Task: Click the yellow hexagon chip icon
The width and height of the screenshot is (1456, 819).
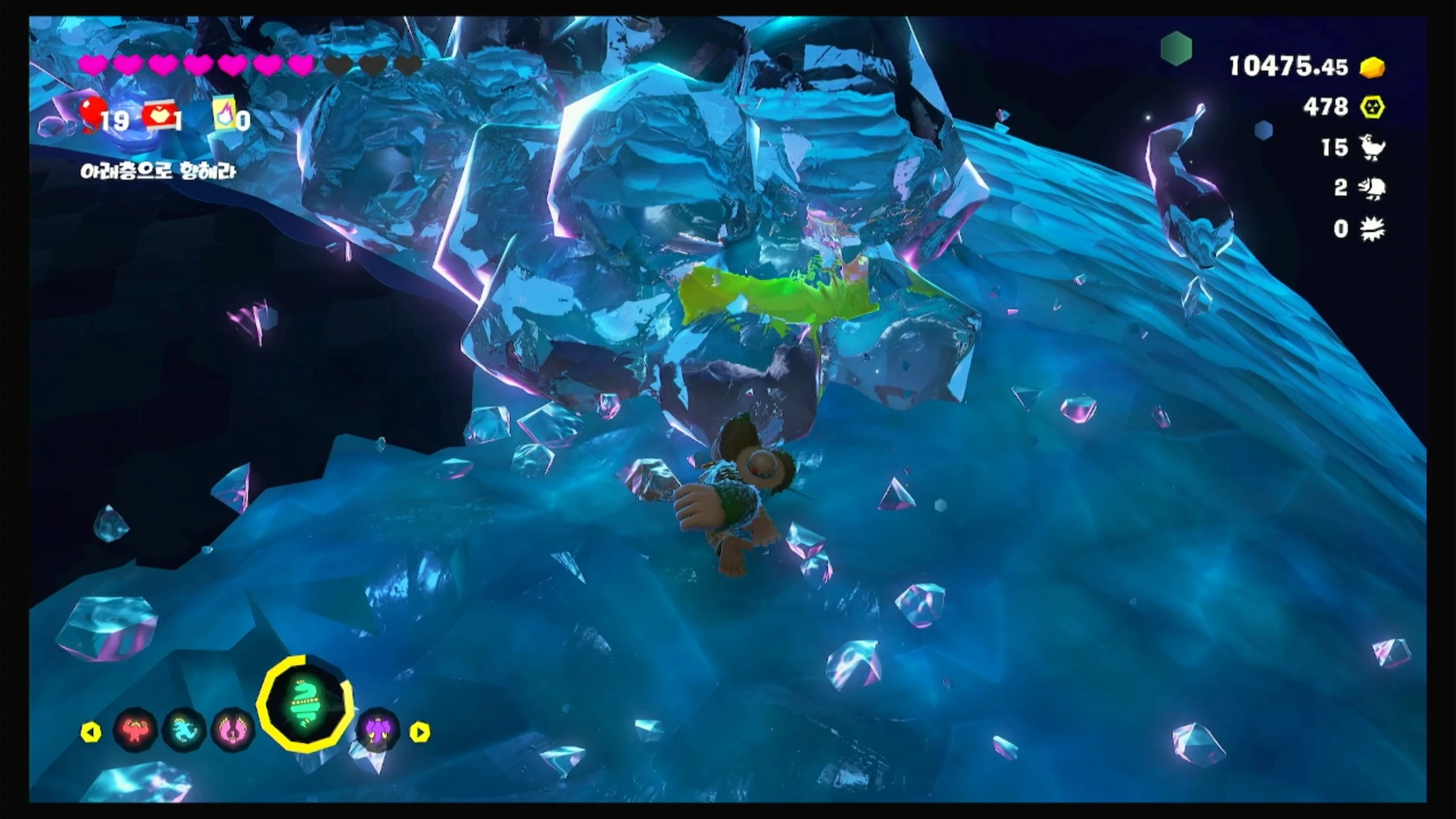Action: point(1372,107)
